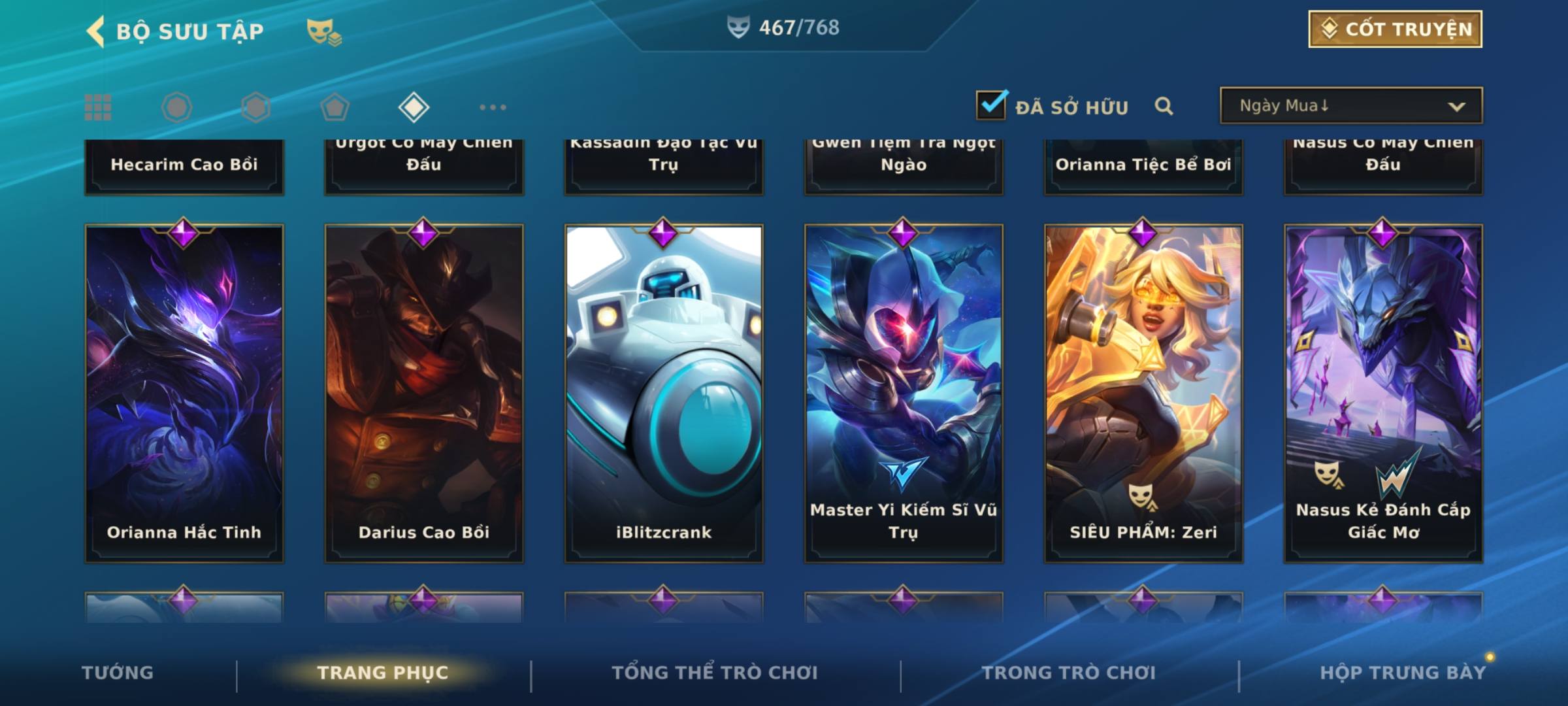Viewport: 1568px width, 706px height.
Task: Toggle the Đã Sở Hữu checkbox
Action: [991, 105]
